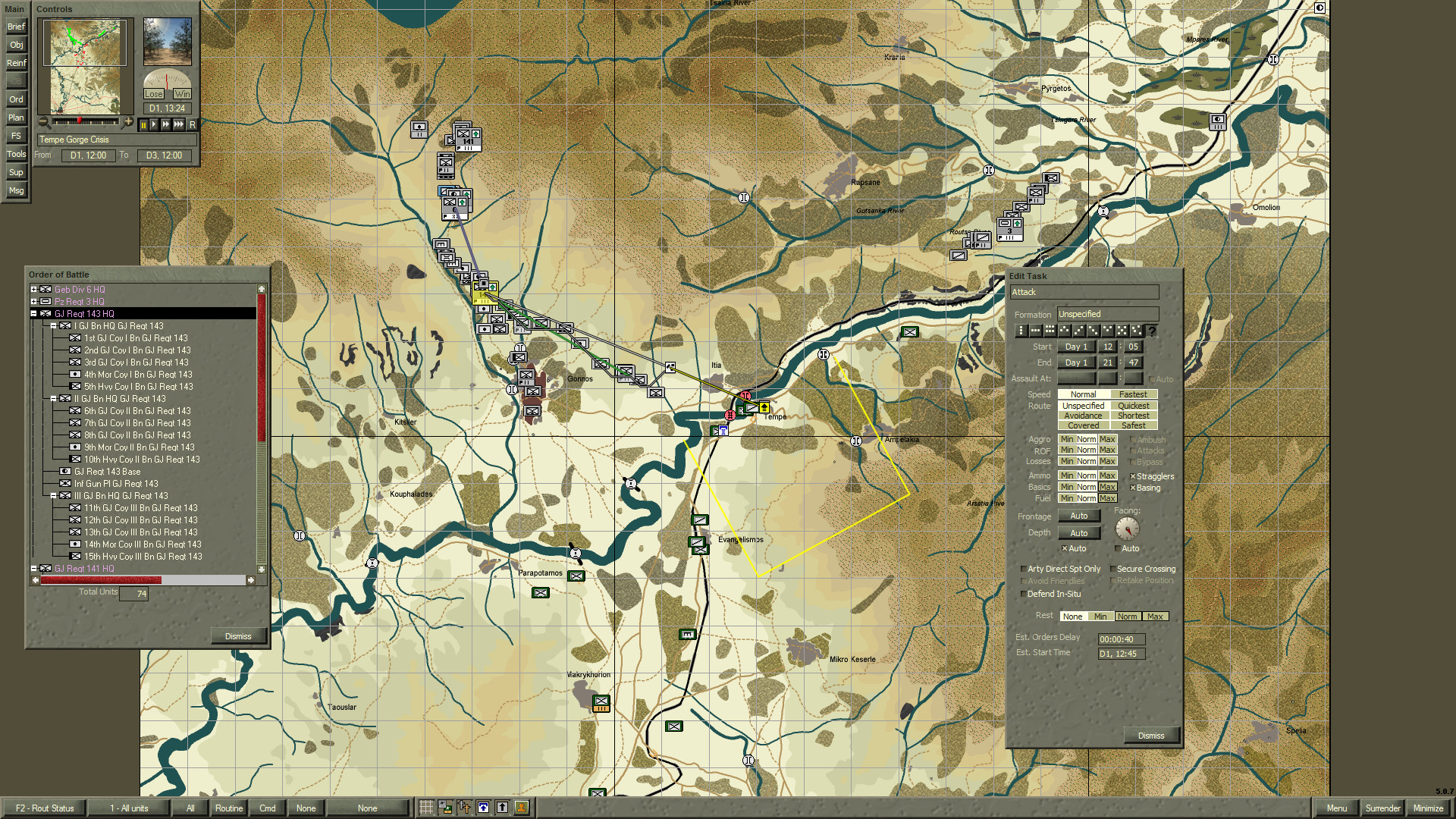The image size is (1456, 819).
Task: Click the orange unit stamp icon on bottom toolbar
Action: pos(520,808)
